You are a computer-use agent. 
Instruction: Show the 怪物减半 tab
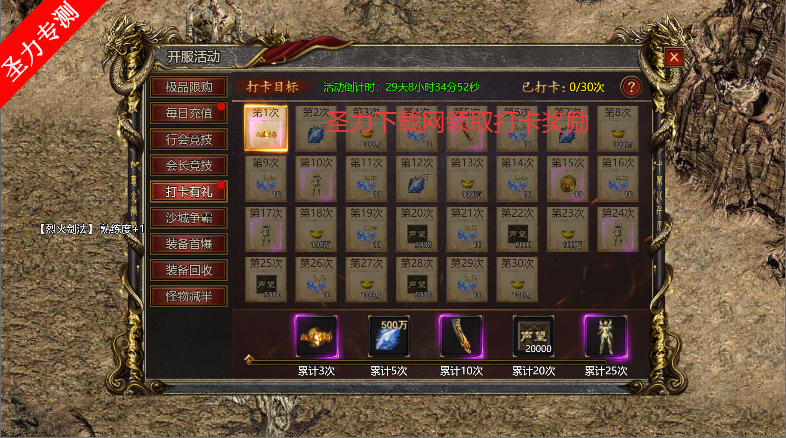188,295
